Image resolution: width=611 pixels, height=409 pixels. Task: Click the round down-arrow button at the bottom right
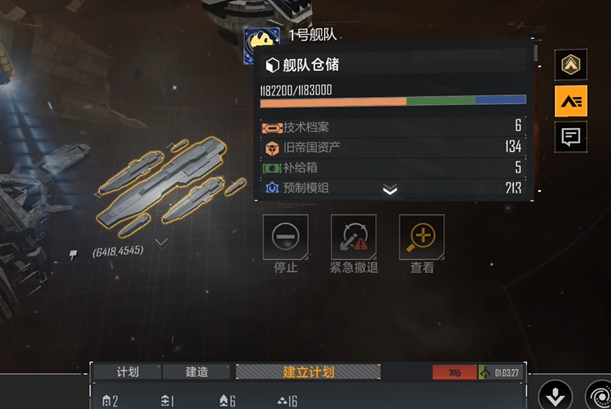click(555, 393)
